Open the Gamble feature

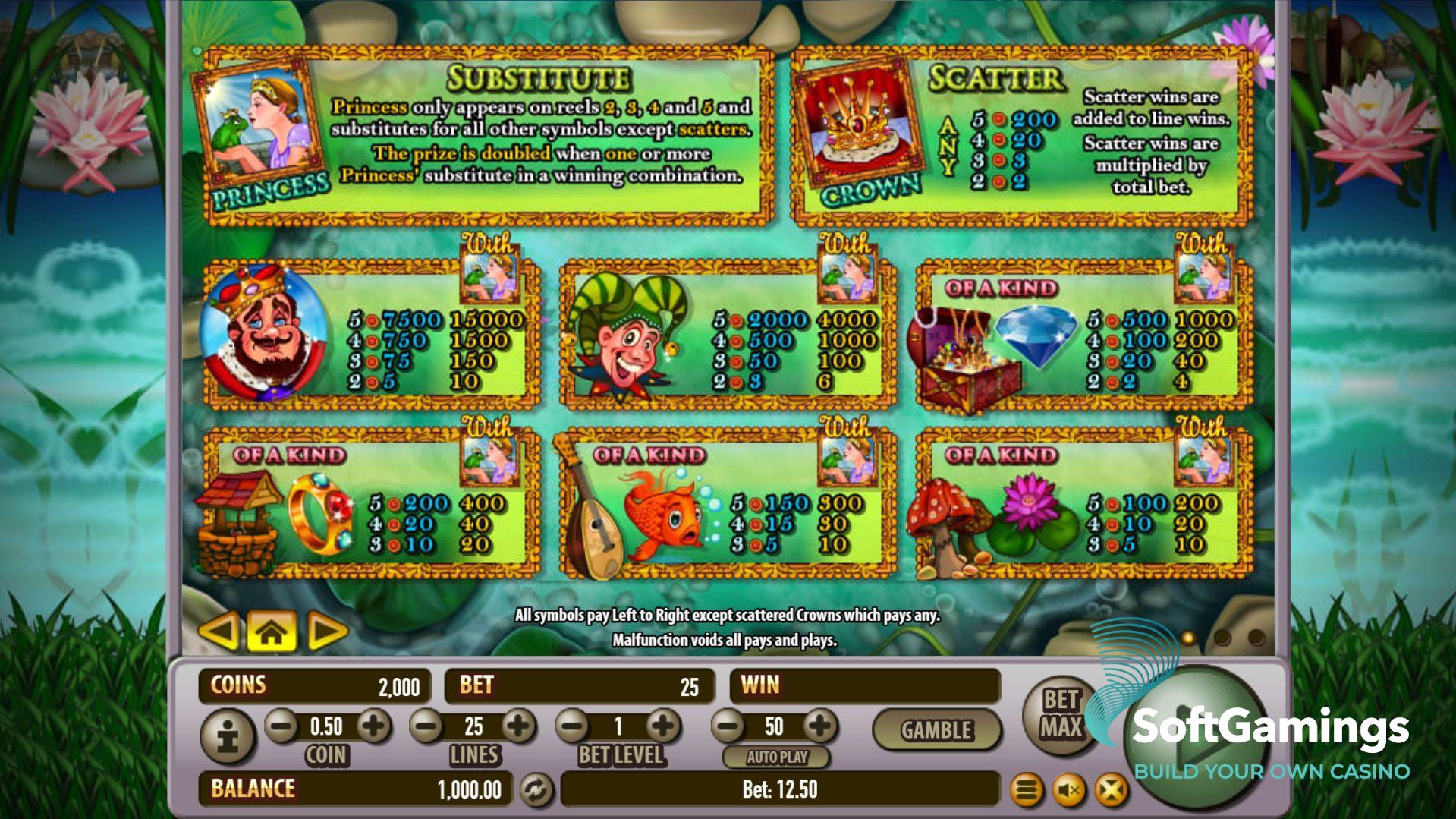coord(936,730)
